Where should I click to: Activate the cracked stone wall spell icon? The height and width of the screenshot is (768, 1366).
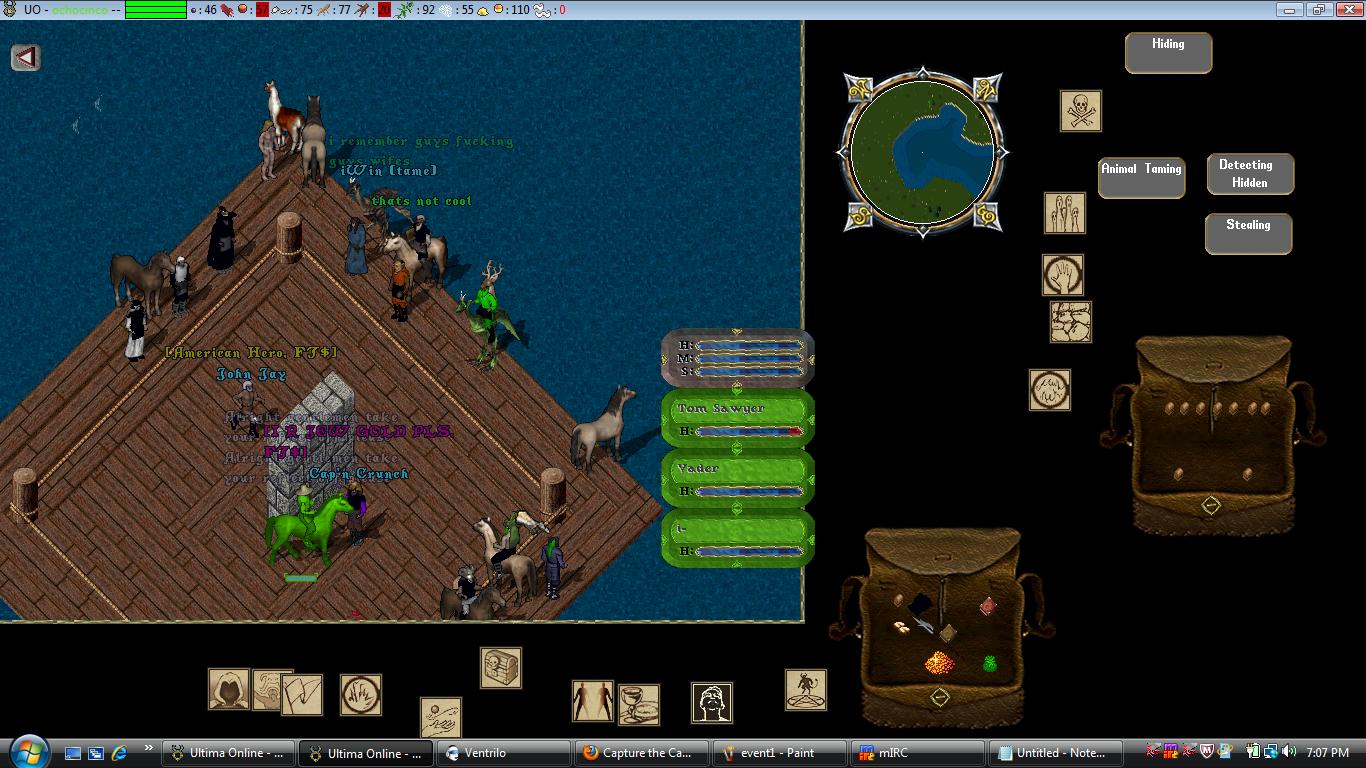1070,322
